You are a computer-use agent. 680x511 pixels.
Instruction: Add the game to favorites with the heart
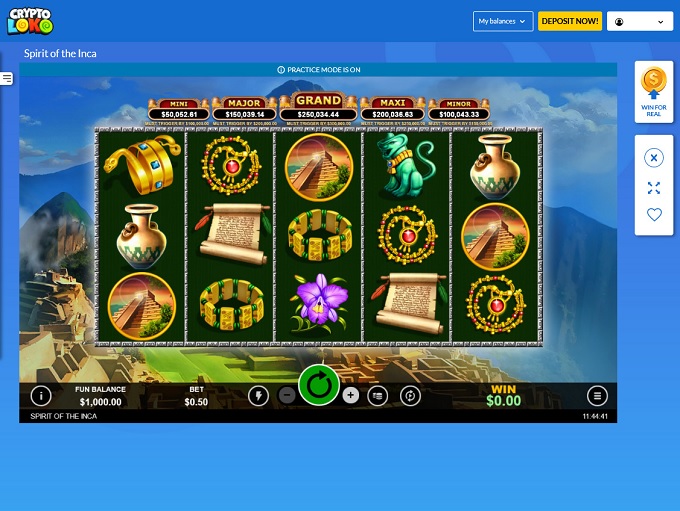click(654, 214)
